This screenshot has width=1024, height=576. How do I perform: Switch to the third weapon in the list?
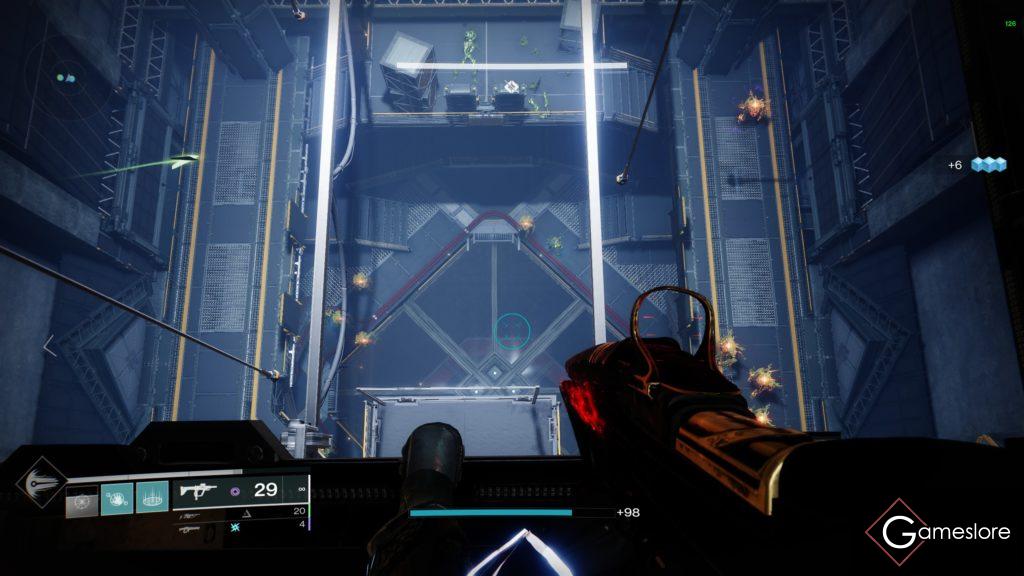[x=190, y=527]
